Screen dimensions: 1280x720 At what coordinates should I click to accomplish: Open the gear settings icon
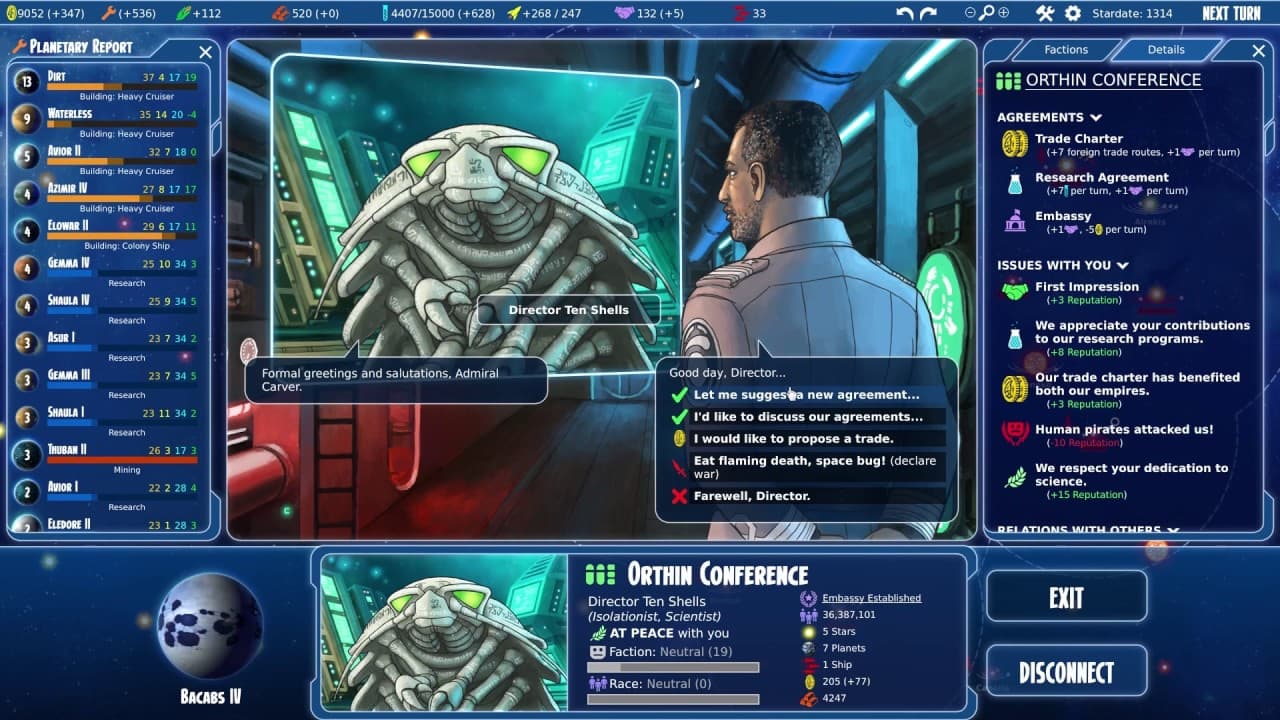1073,14
